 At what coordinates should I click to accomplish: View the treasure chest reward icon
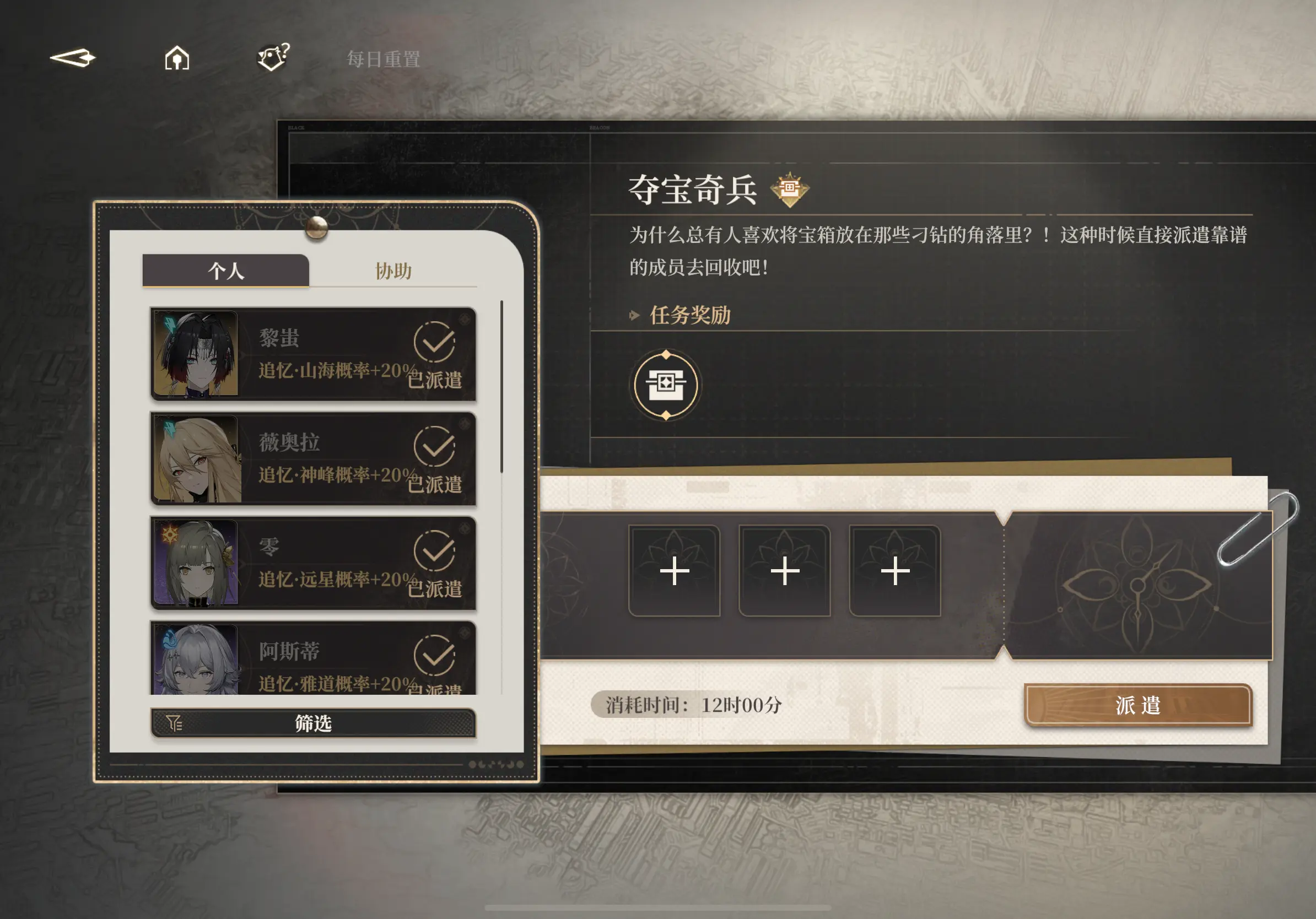666,385
